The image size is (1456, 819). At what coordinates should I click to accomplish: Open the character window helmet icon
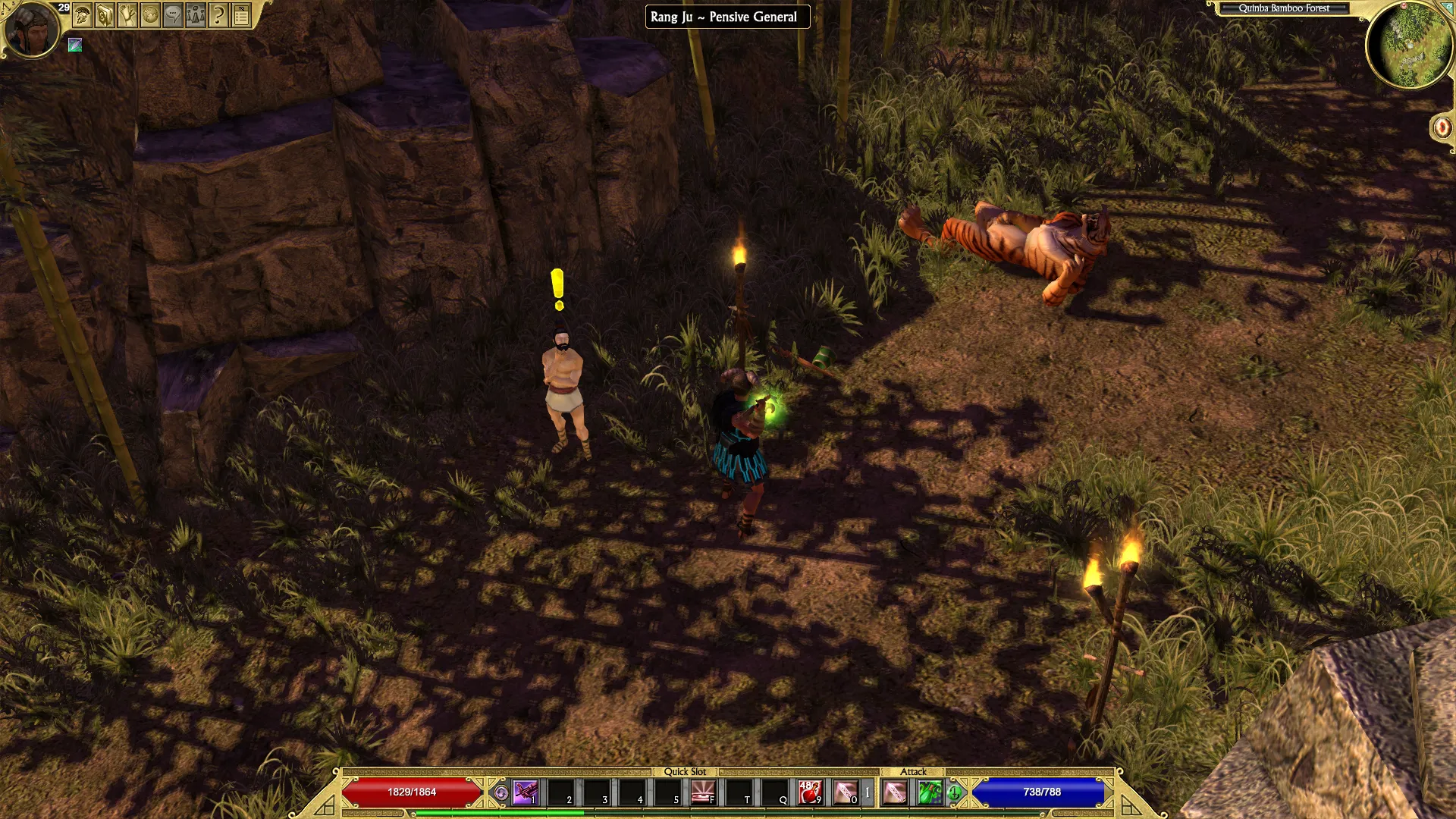coord(82,14)
